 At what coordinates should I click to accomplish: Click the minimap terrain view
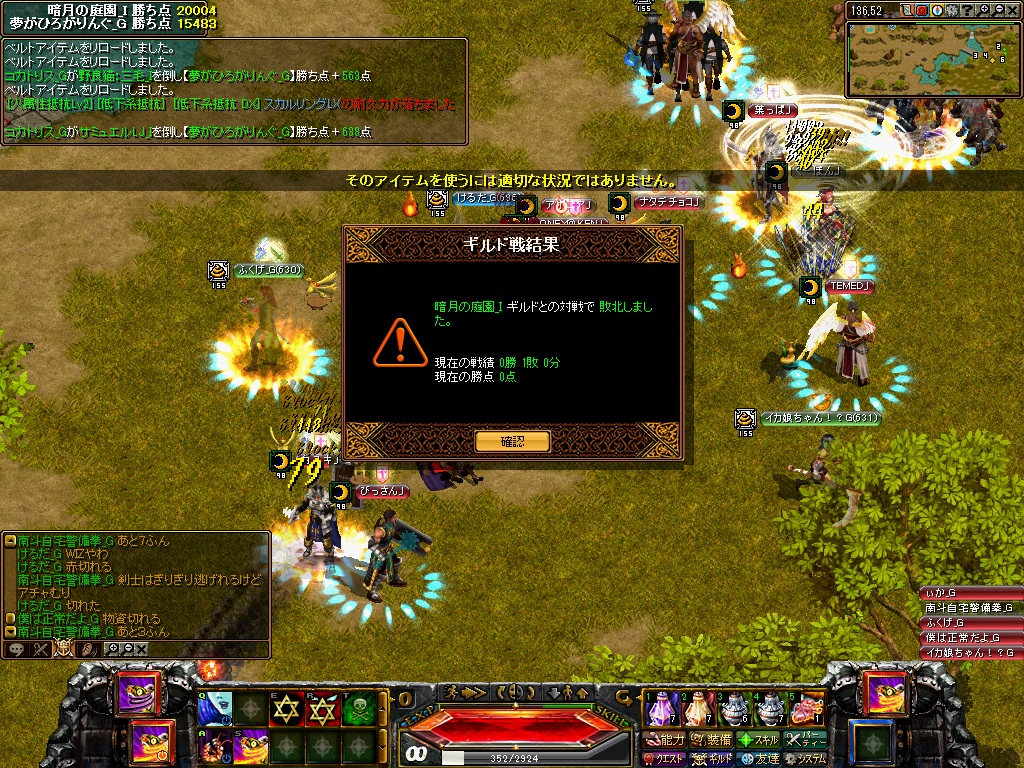click(x=932, y=57)
